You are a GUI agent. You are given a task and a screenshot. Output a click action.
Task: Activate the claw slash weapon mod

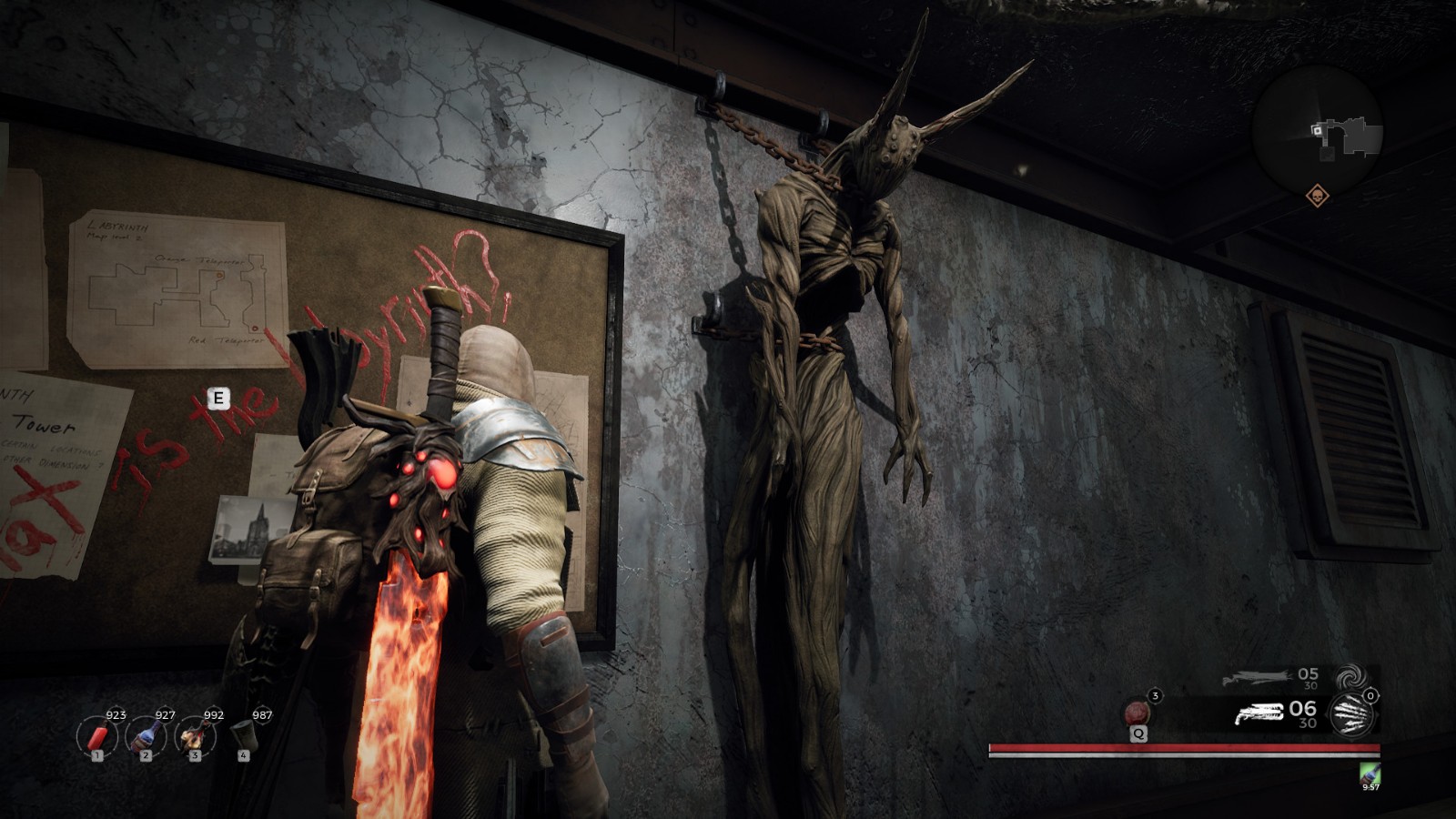pos(1352,714)
